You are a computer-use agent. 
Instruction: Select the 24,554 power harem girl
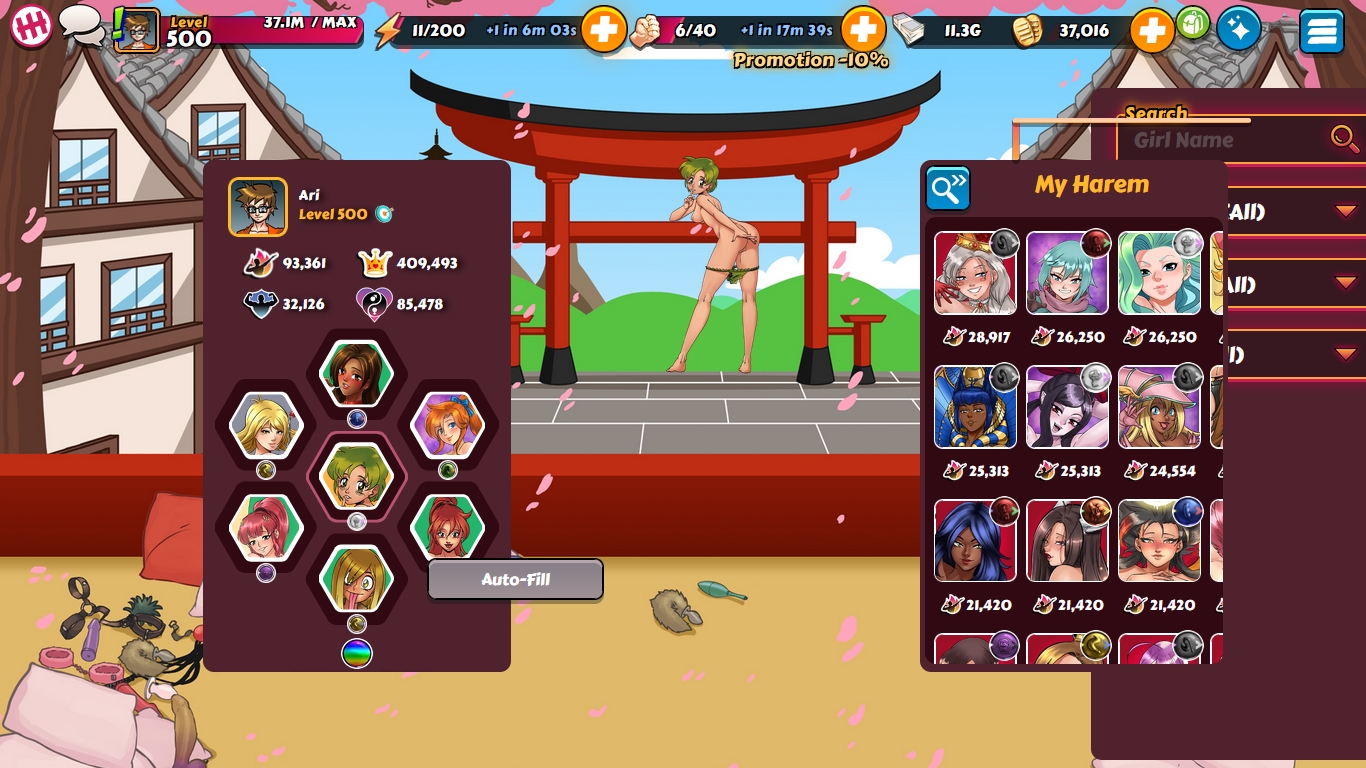1159,407
